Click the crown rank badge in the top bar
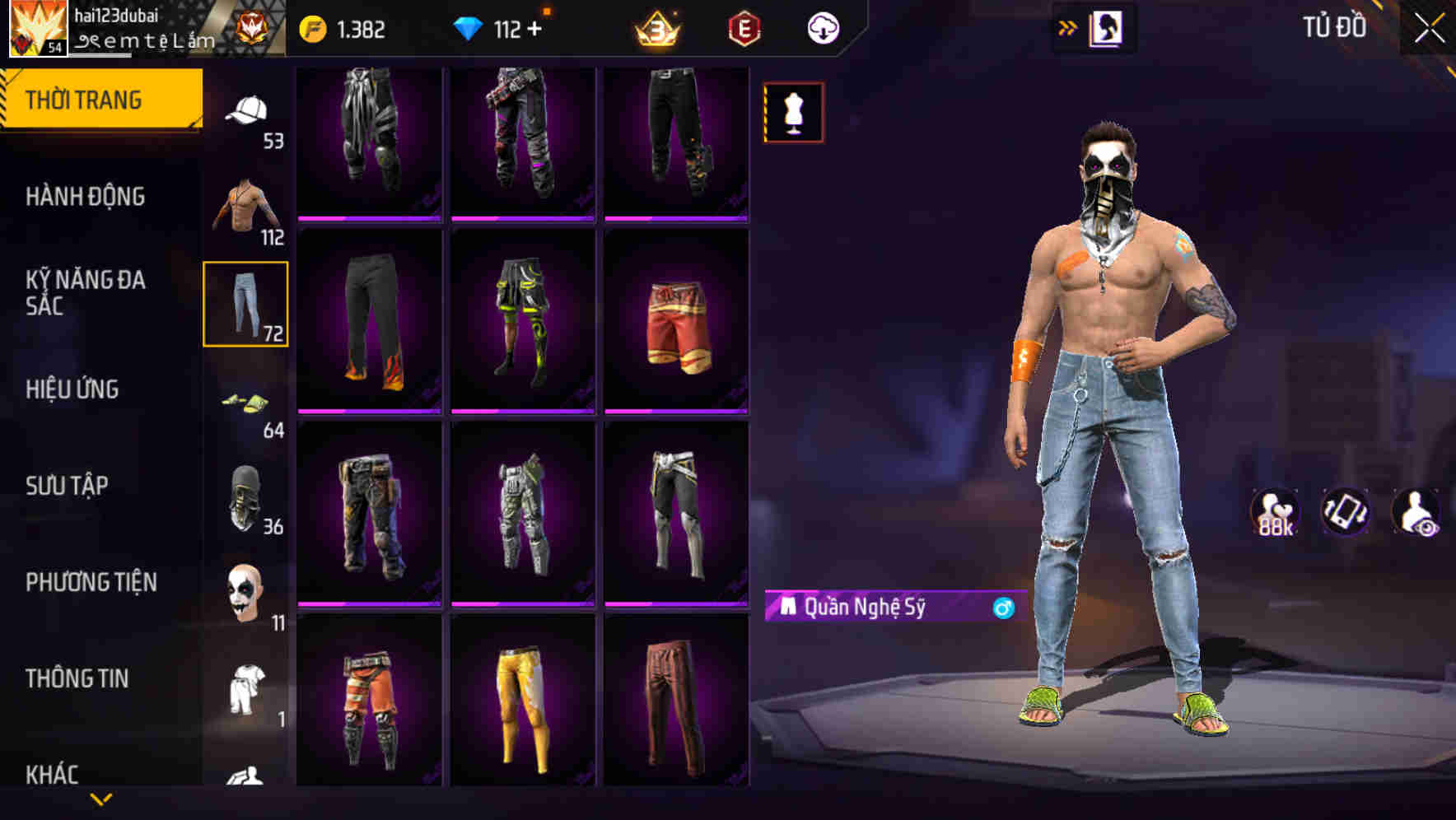1456x820 pixels. coord(655,27)
